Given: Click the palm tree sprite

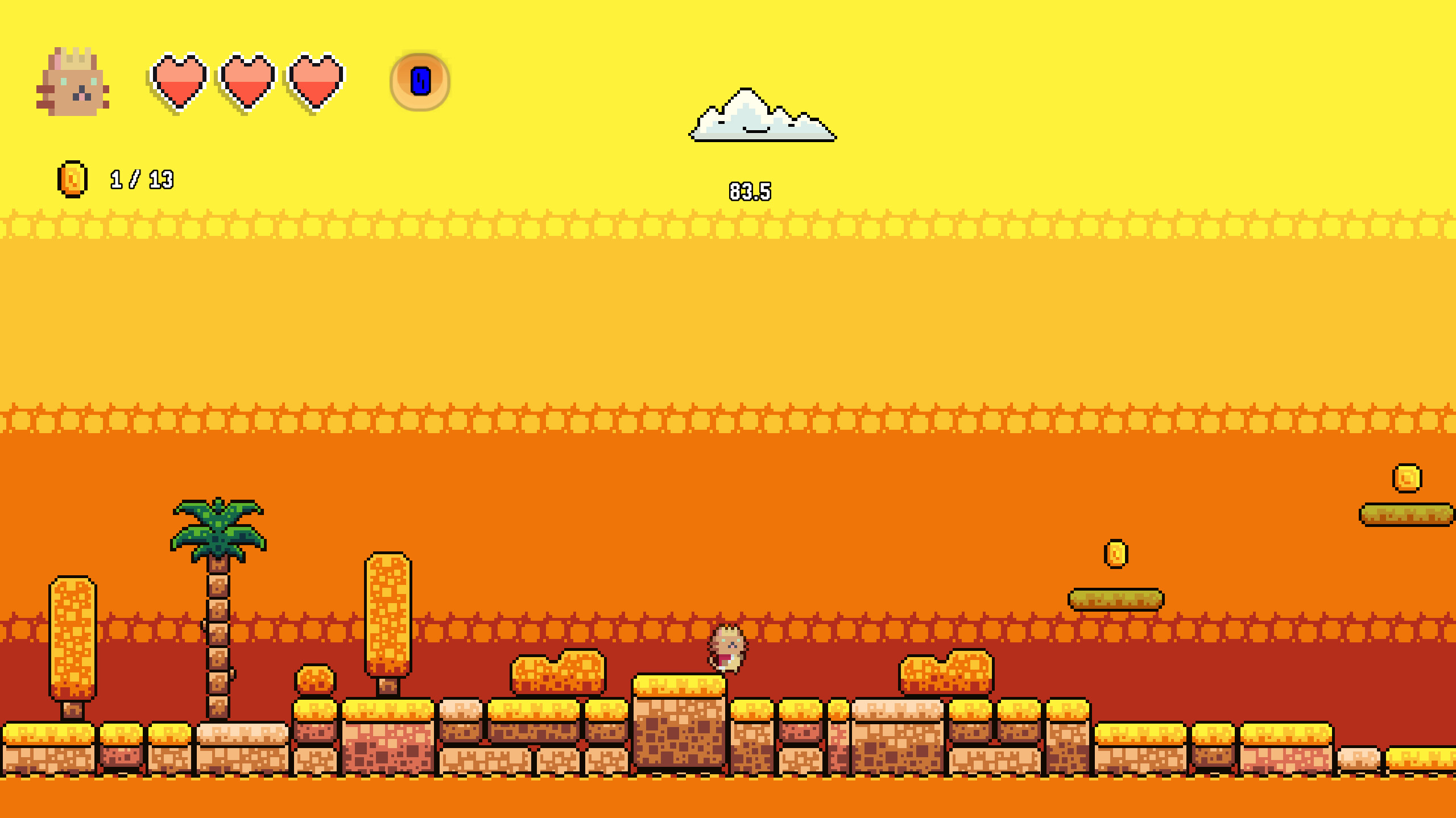Looking at the screenshot, I should click(218, 563).
